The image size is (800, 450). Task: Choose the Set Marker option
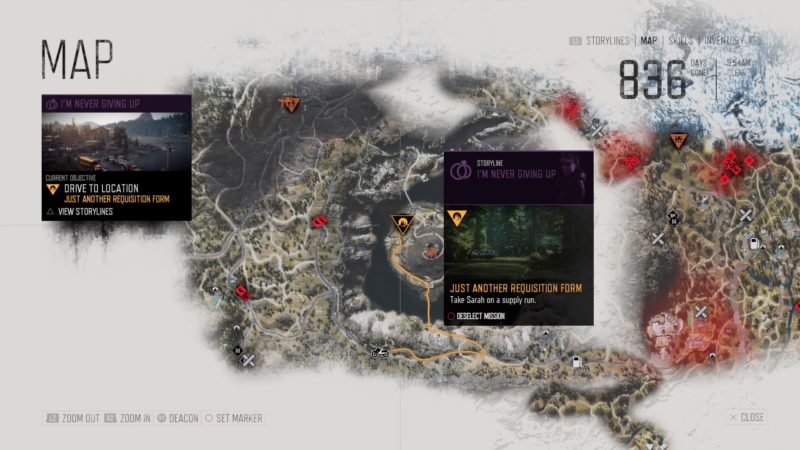pos(235,417)
